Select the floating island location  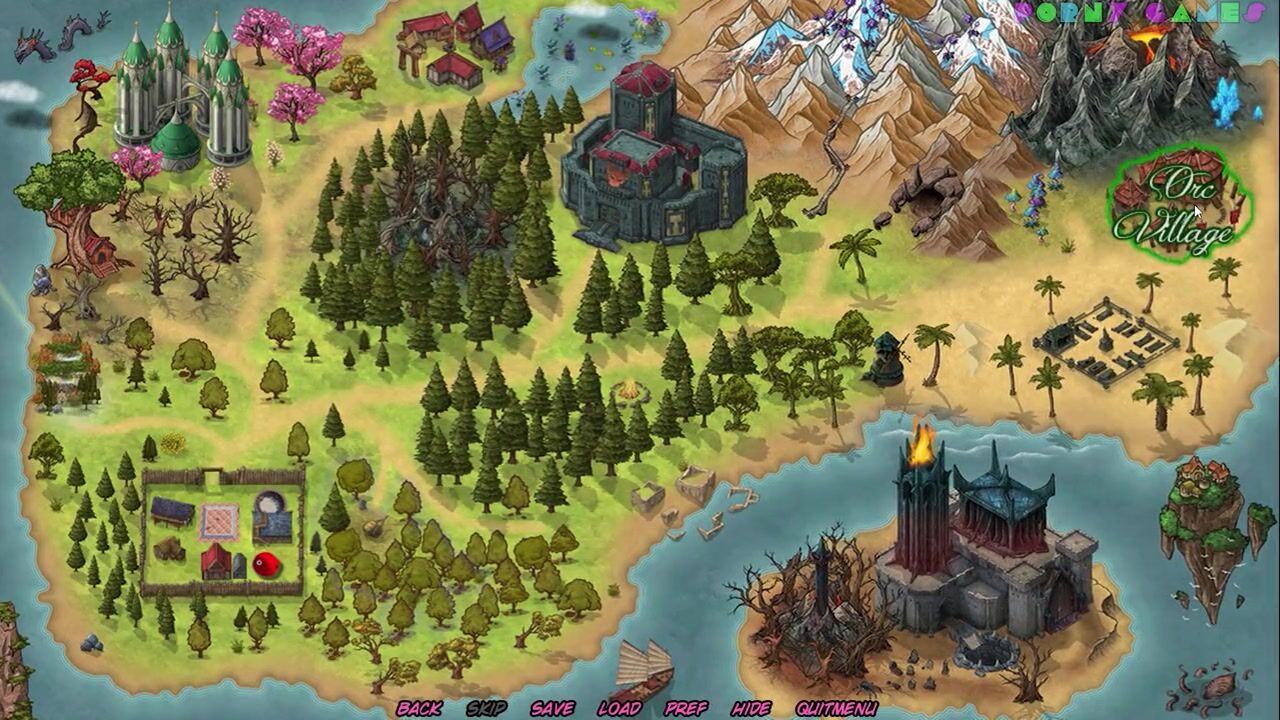coord(1205,525)
